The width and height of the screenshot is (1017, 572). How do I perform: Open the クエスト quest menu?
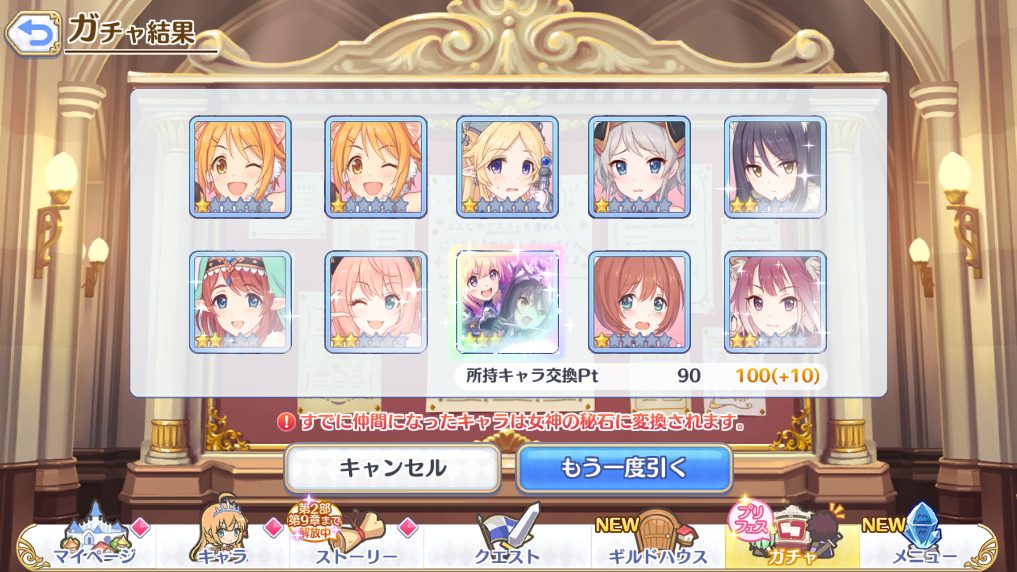pyautogui.click(x=508, y=540)
